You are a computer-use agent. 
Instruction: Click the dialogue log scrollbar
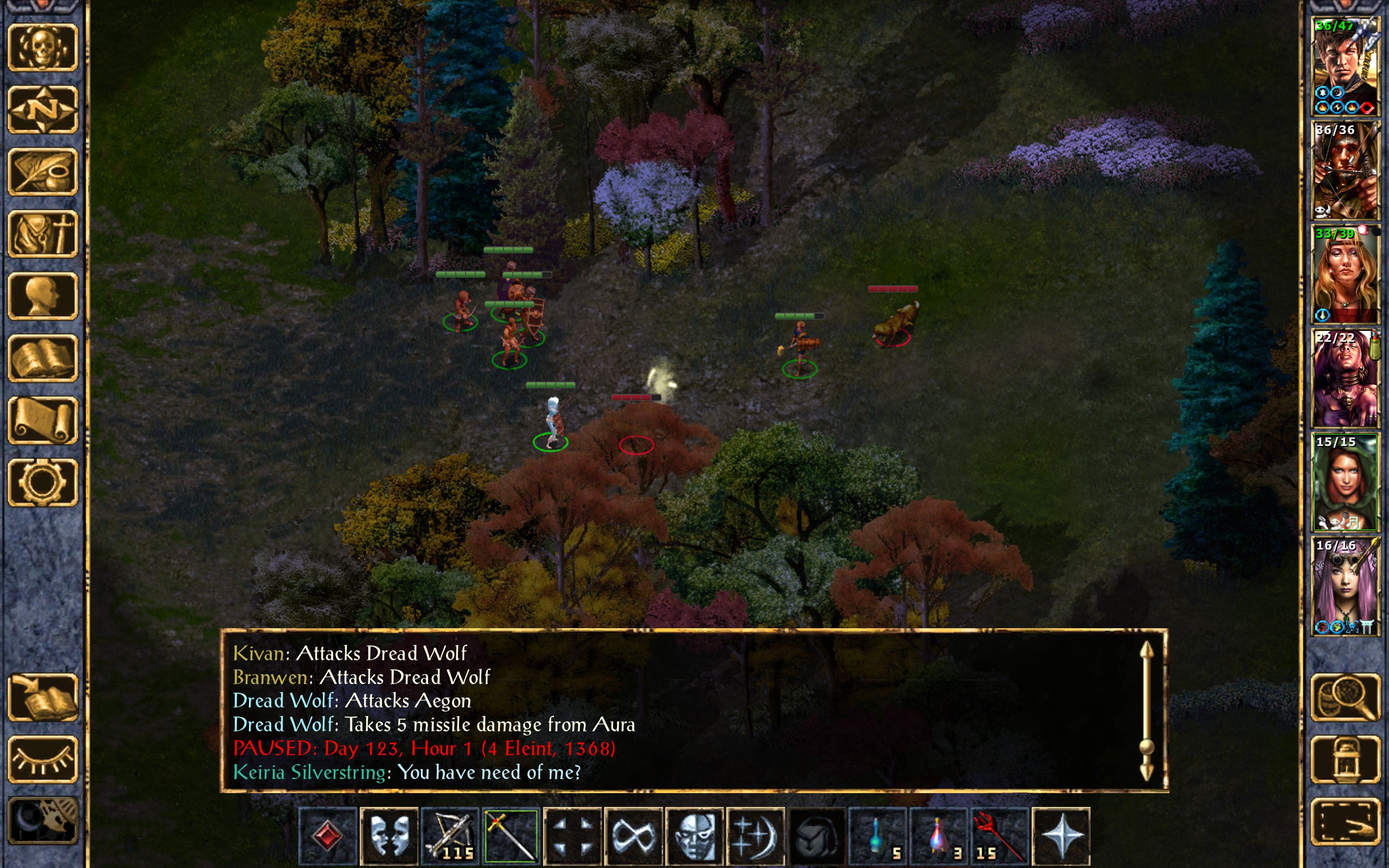(x=1146, y=712)
